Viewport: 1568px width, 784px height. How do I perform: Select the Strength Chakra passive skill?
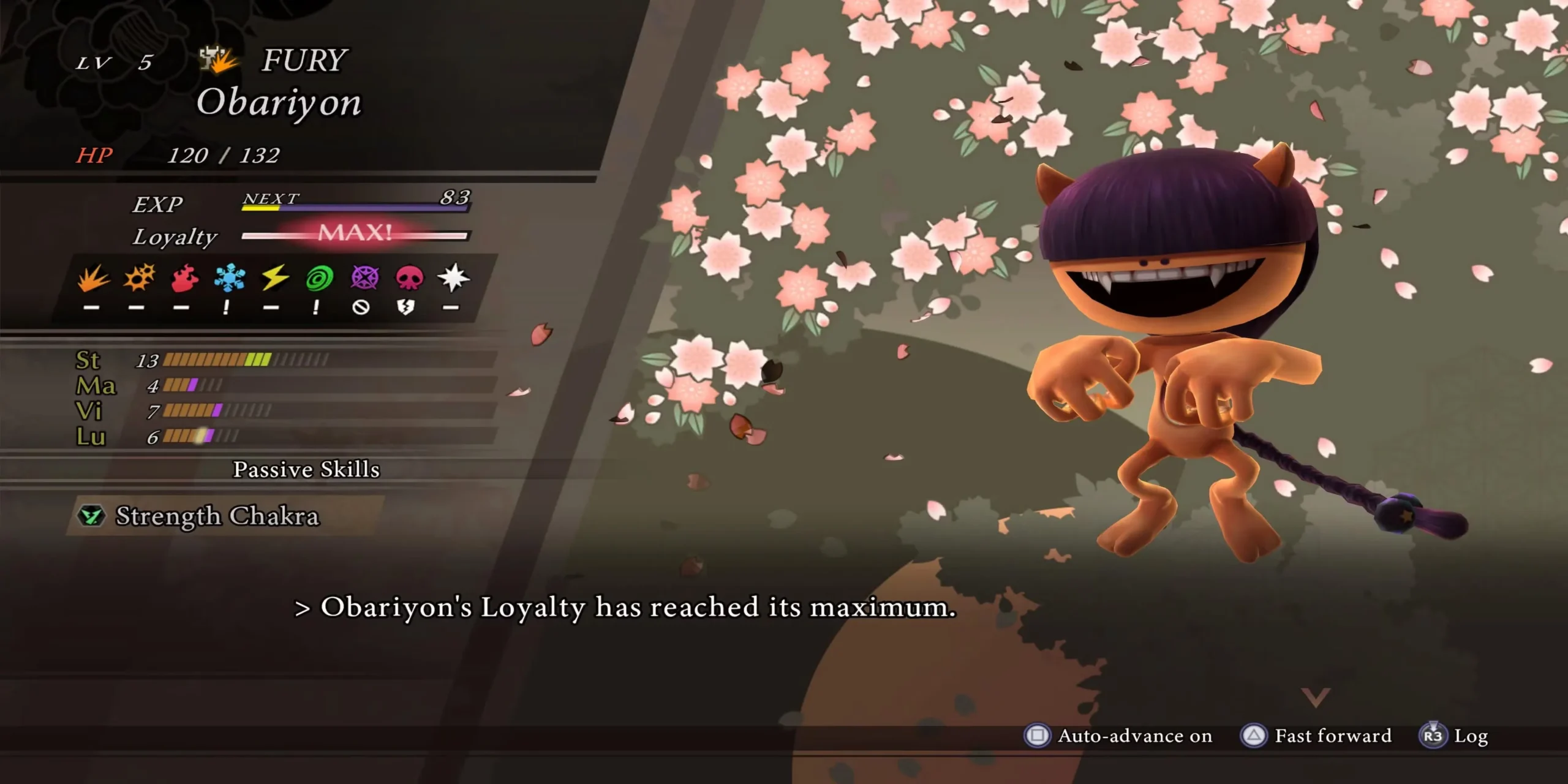[x=217, y=516]
